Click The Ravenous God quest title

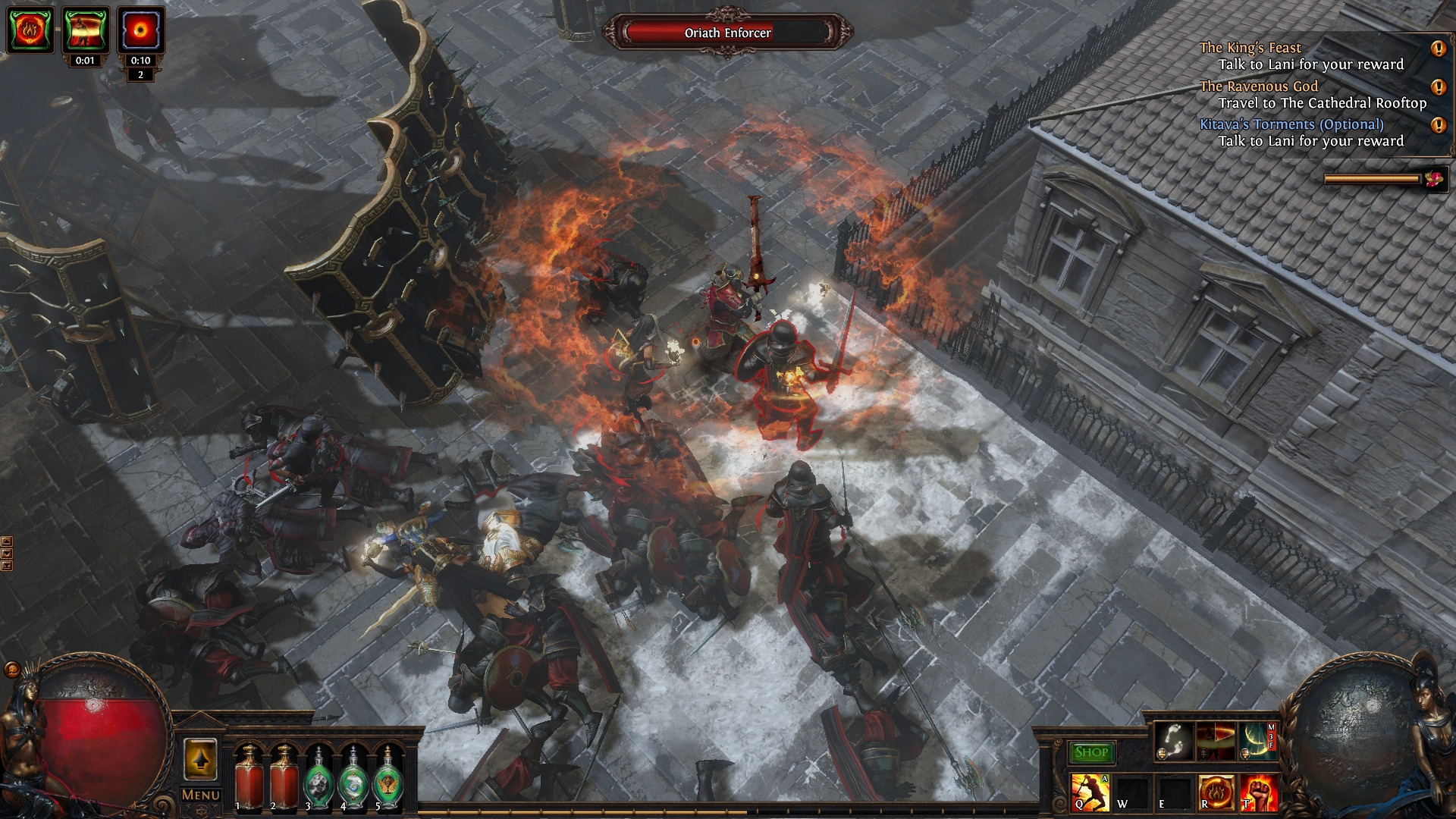(1259, 85)
